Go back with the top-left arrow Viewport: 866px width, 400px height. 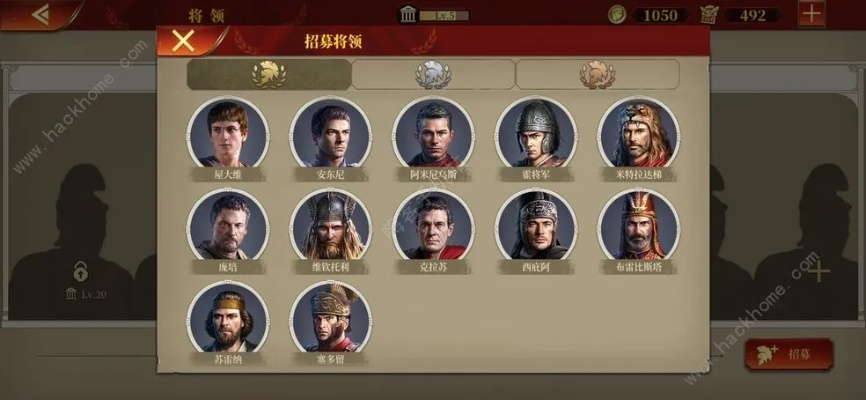41,14
